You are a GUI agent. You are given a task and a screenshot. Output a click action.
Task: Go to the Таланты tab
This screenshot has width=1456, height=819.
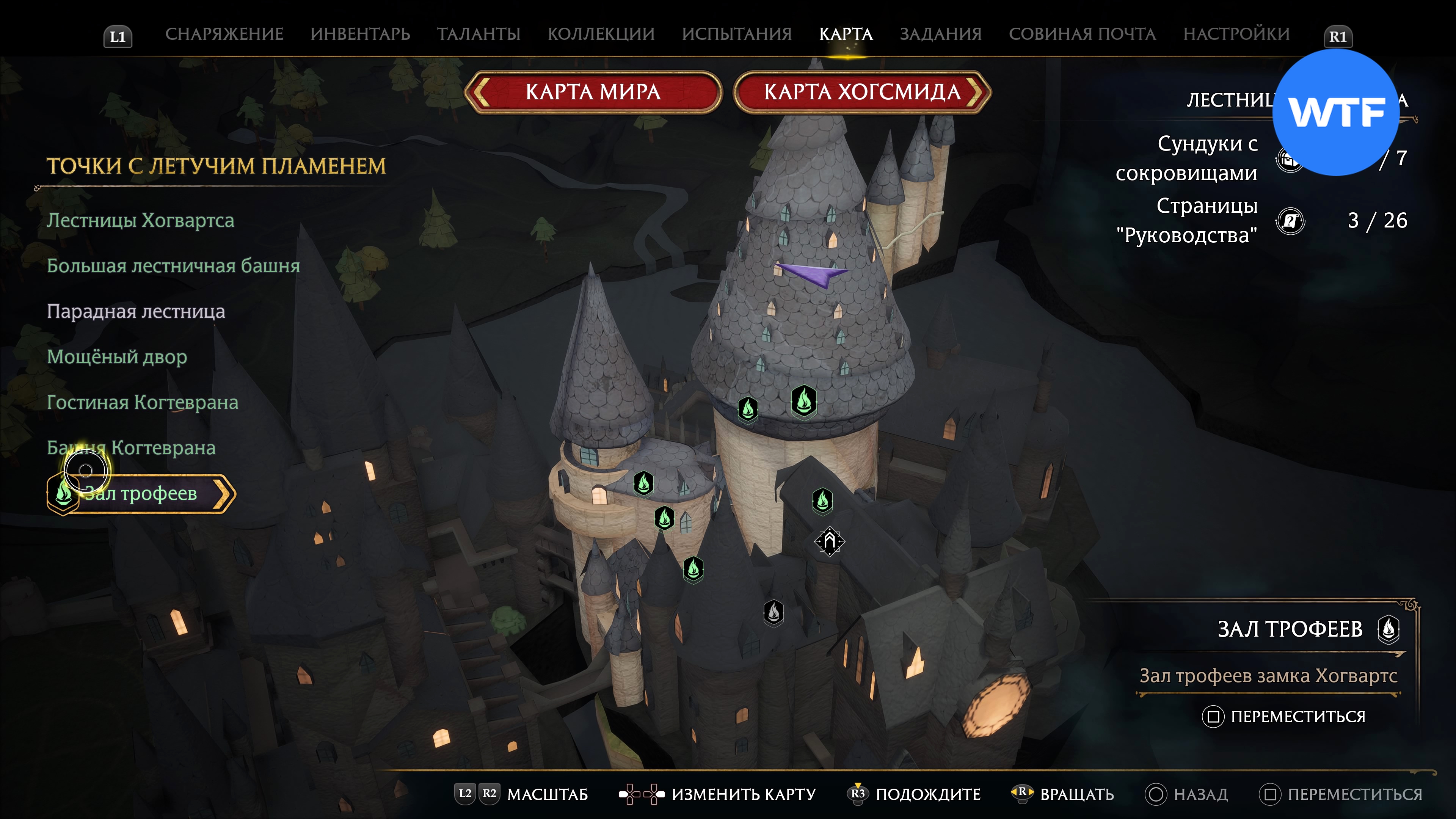478,34
